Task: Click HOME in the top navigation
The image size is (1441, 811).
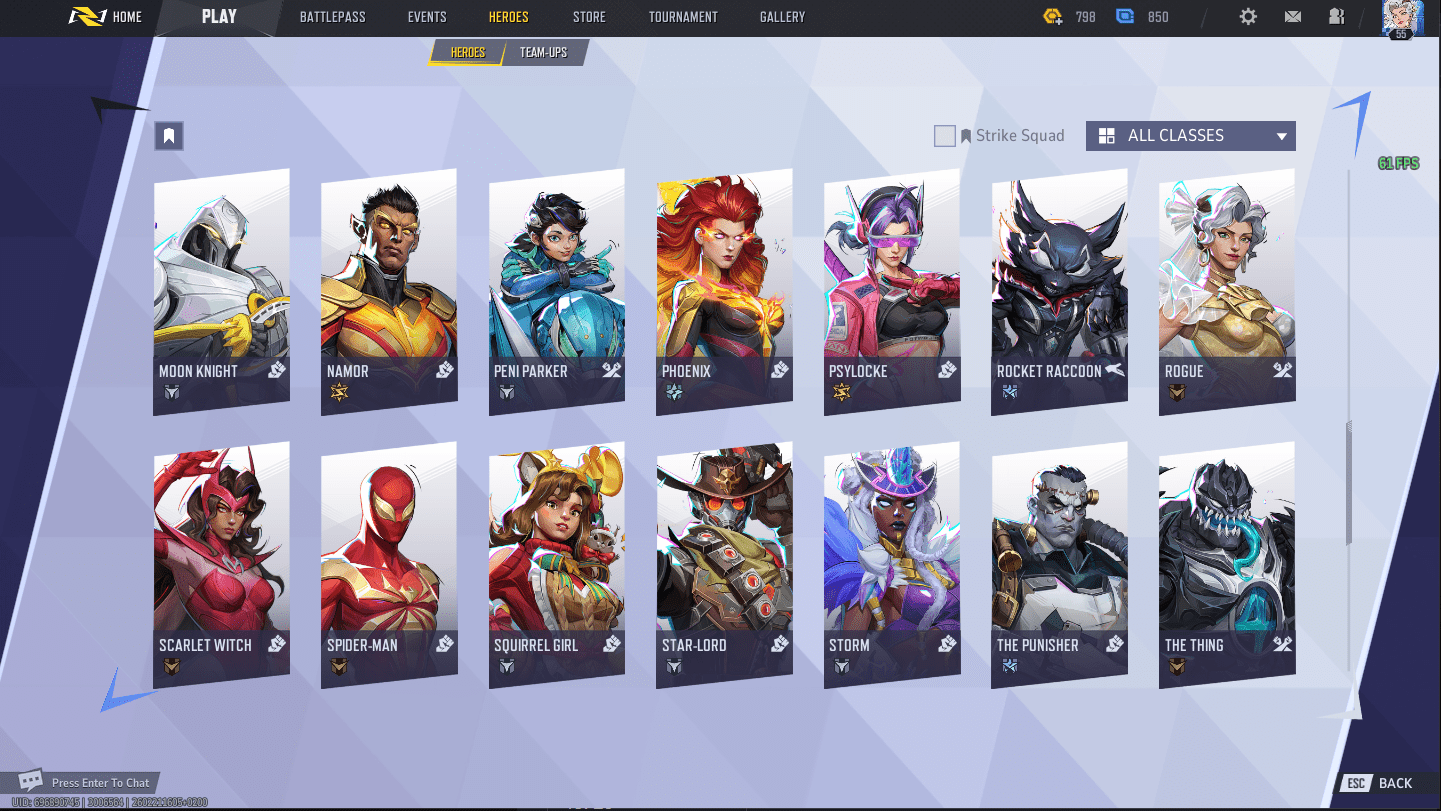Action: pyautogui.click(x=126, y=17)
